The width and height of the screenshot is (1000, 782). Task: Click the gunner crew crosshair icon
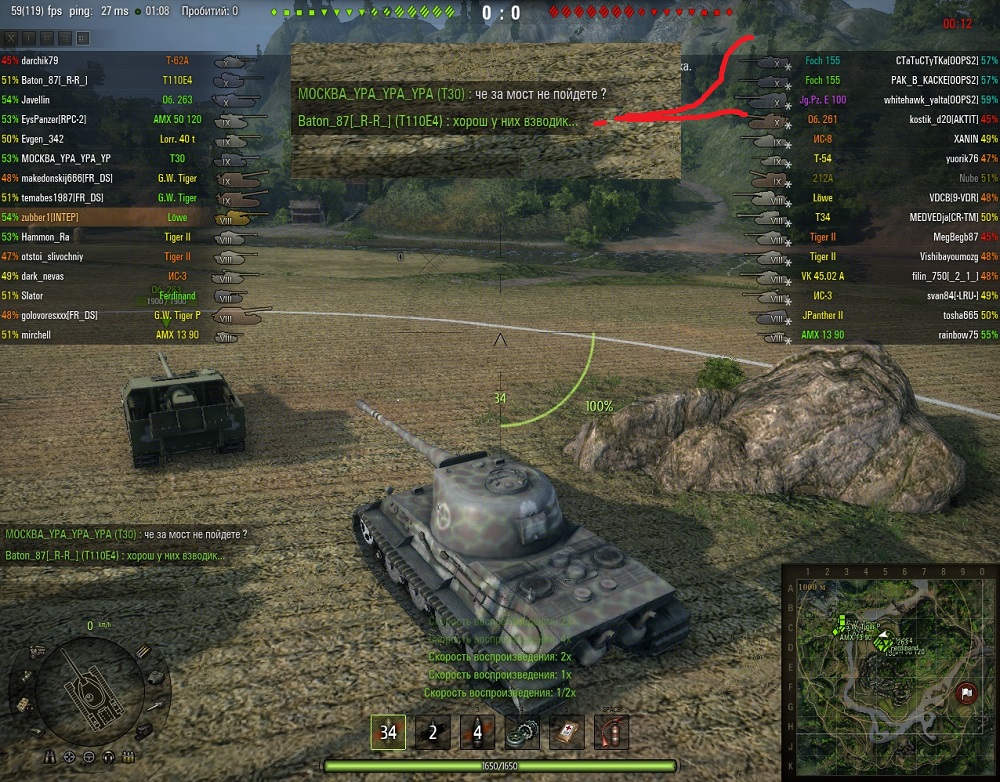point(70,755)
